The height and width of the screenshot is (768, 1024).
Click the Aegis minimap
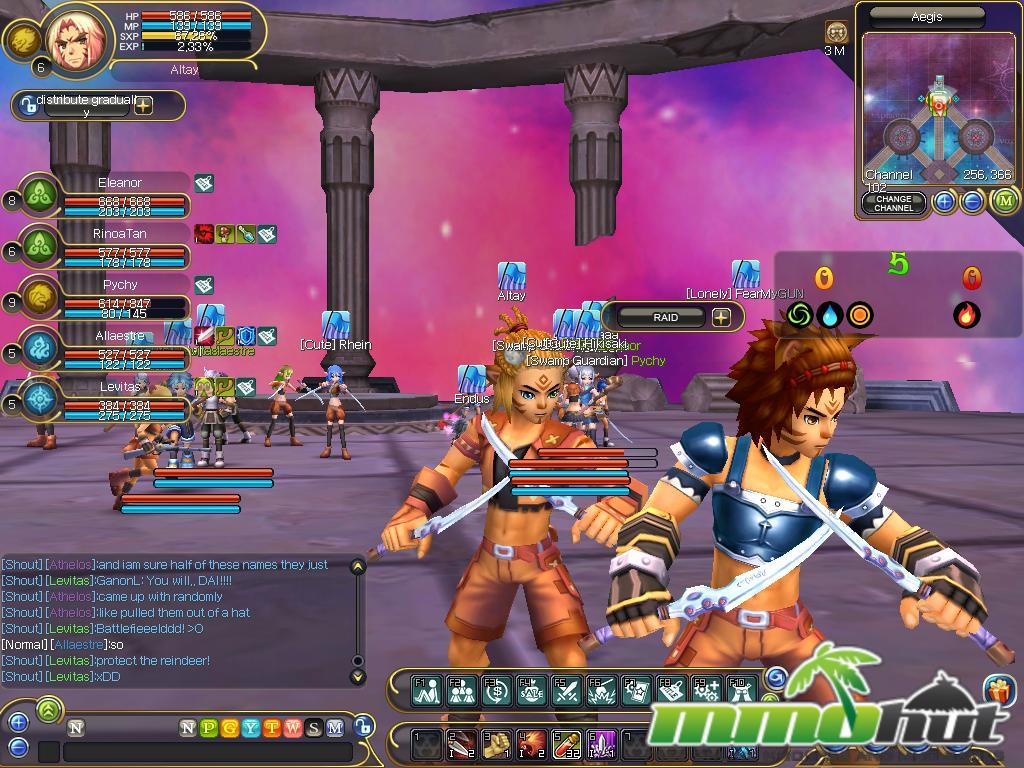click(937, 110)
